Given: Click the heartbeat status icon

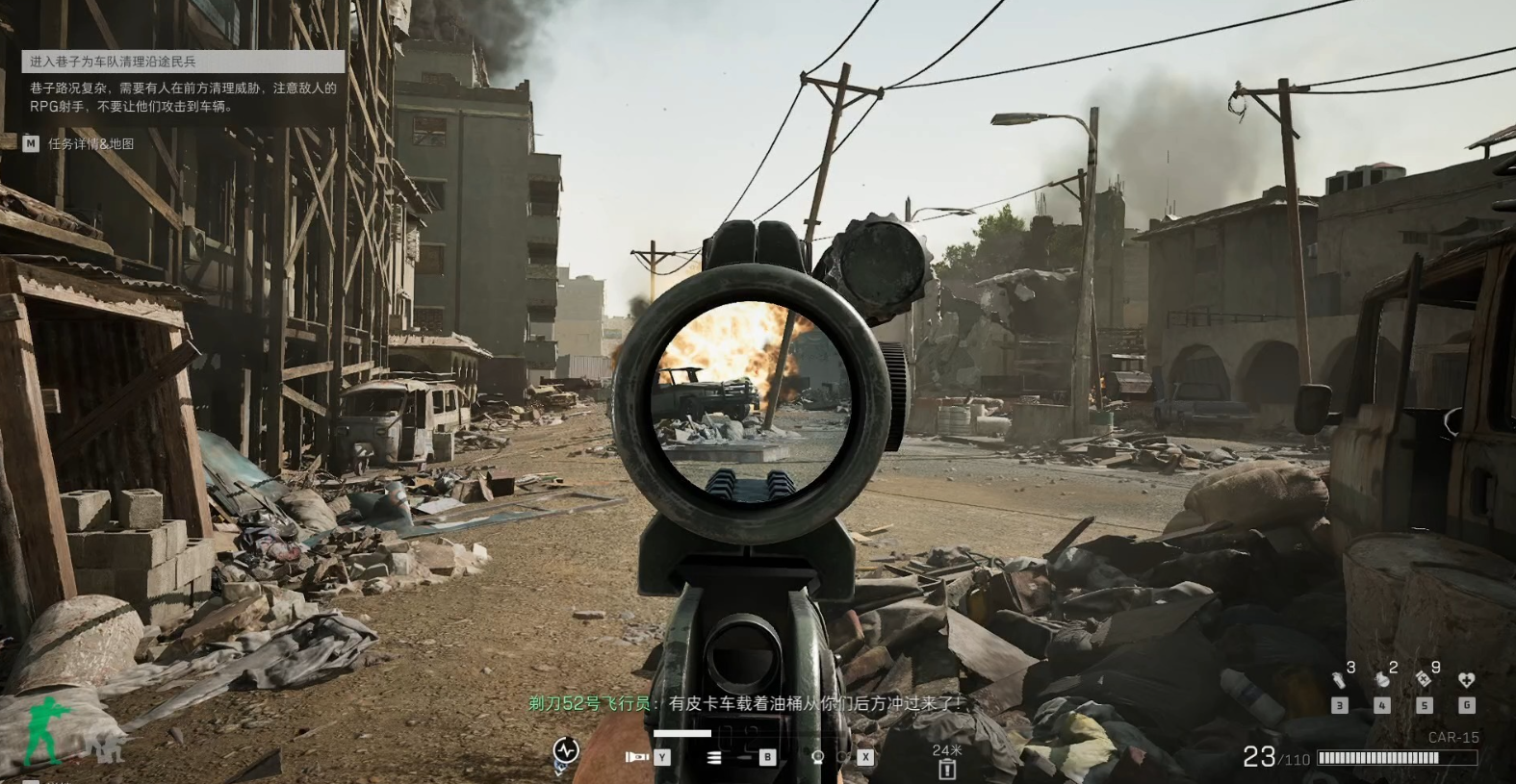Looking at the screenshot, I should tap(566, 749).
